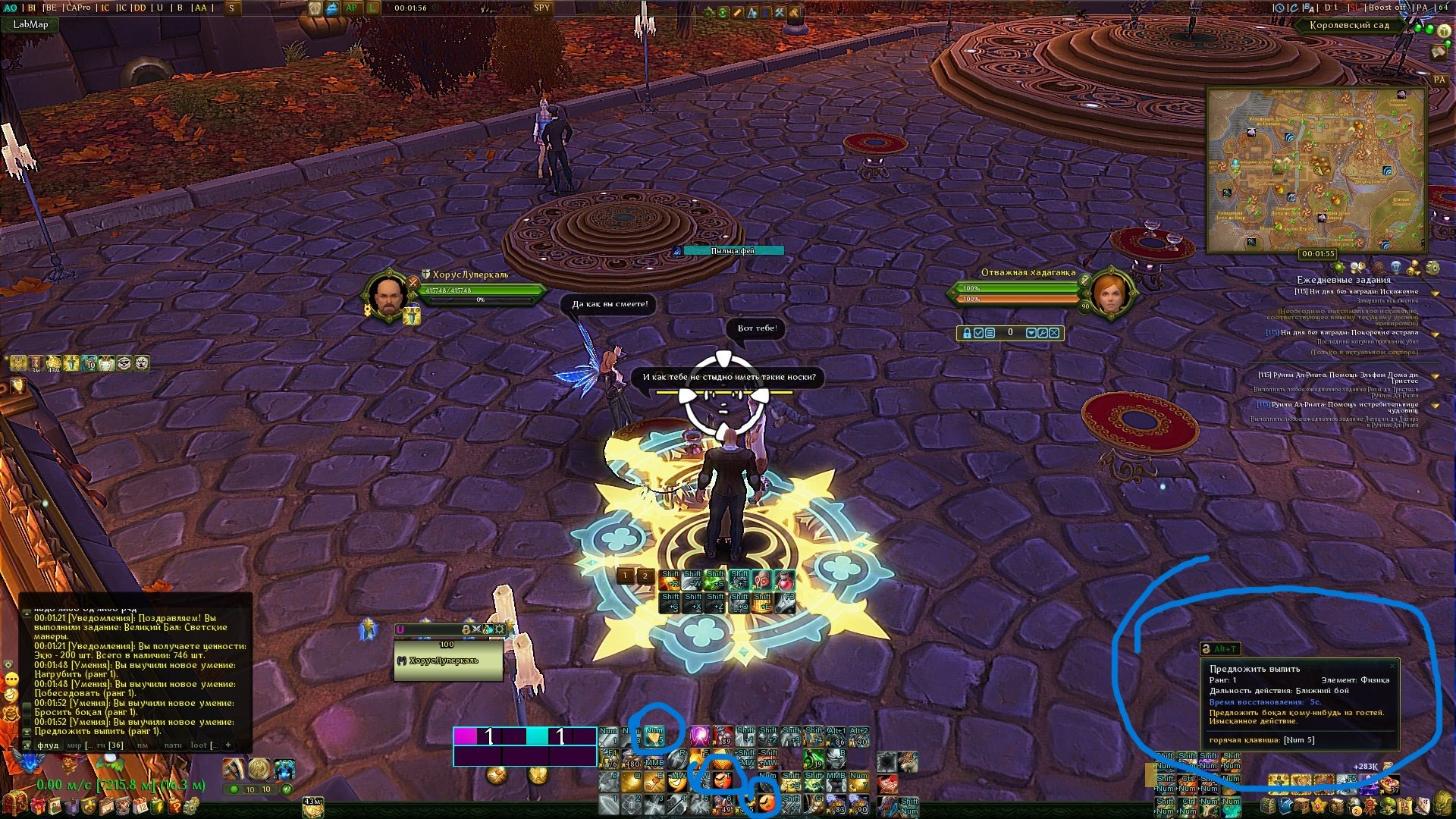
Task: Add a new chat tab with plus
Action: click(228, 745)
